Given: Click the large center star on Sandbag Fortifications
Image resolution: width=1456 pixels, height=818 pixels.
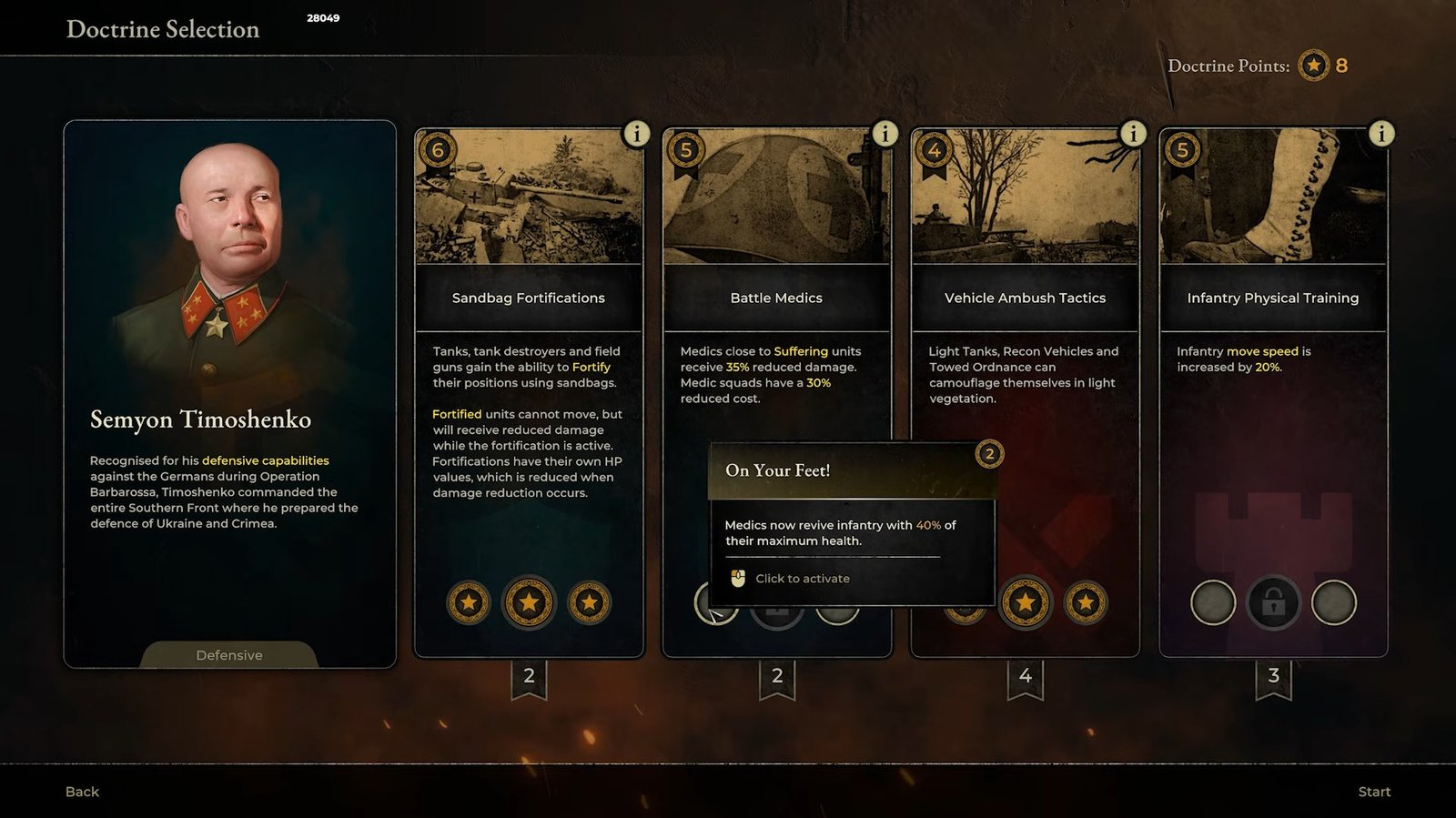Looking at the screenshot, I should point(529,602).
